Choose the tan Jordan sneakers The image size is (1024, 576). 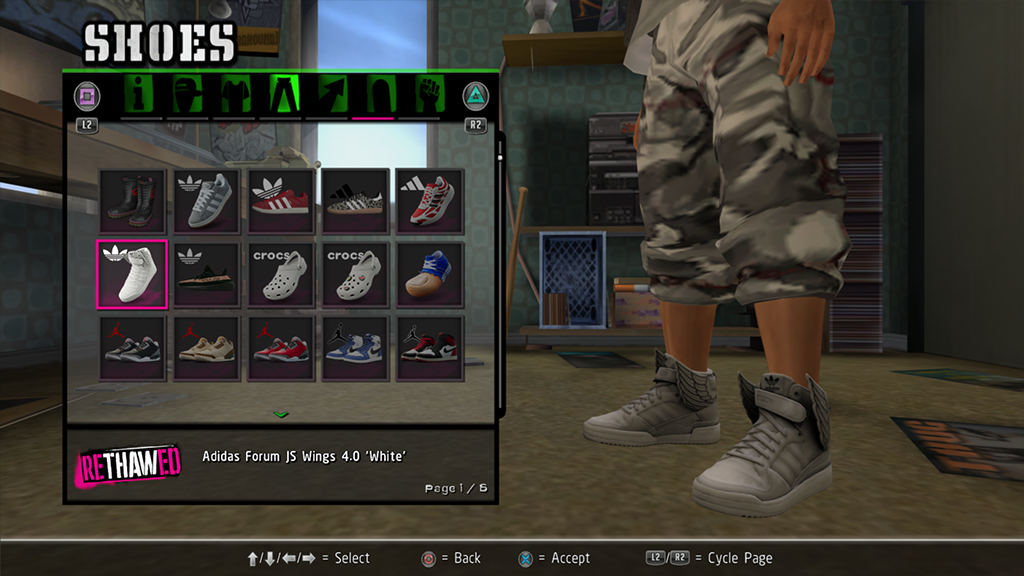[x=207, y=348]
